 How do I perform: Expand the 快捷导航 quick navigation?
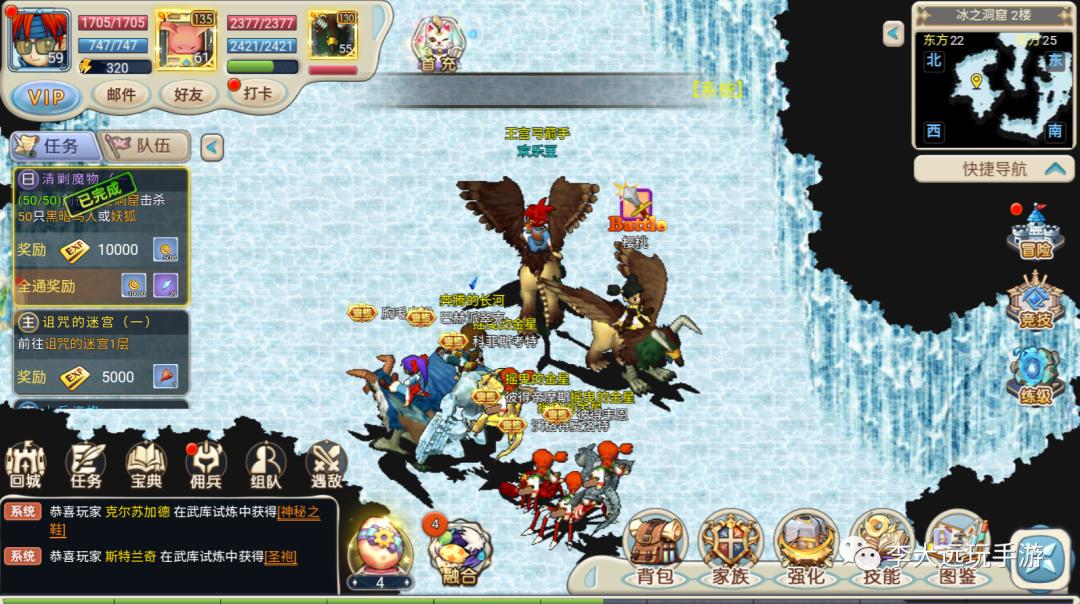tap(994, 169)
